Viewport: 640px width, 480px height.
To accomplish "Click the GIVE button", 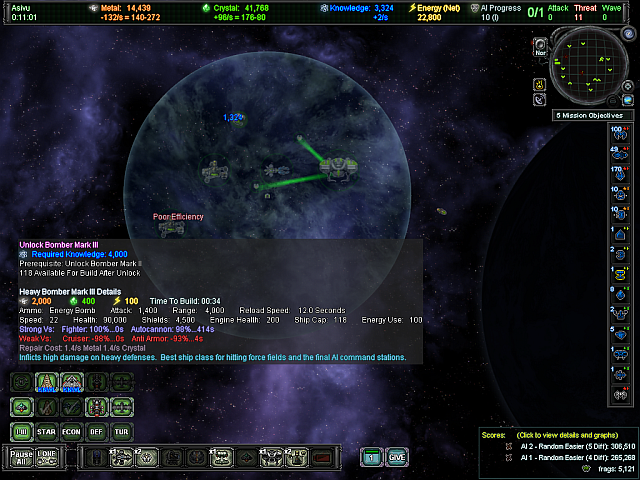I will [x=397, y=457].
